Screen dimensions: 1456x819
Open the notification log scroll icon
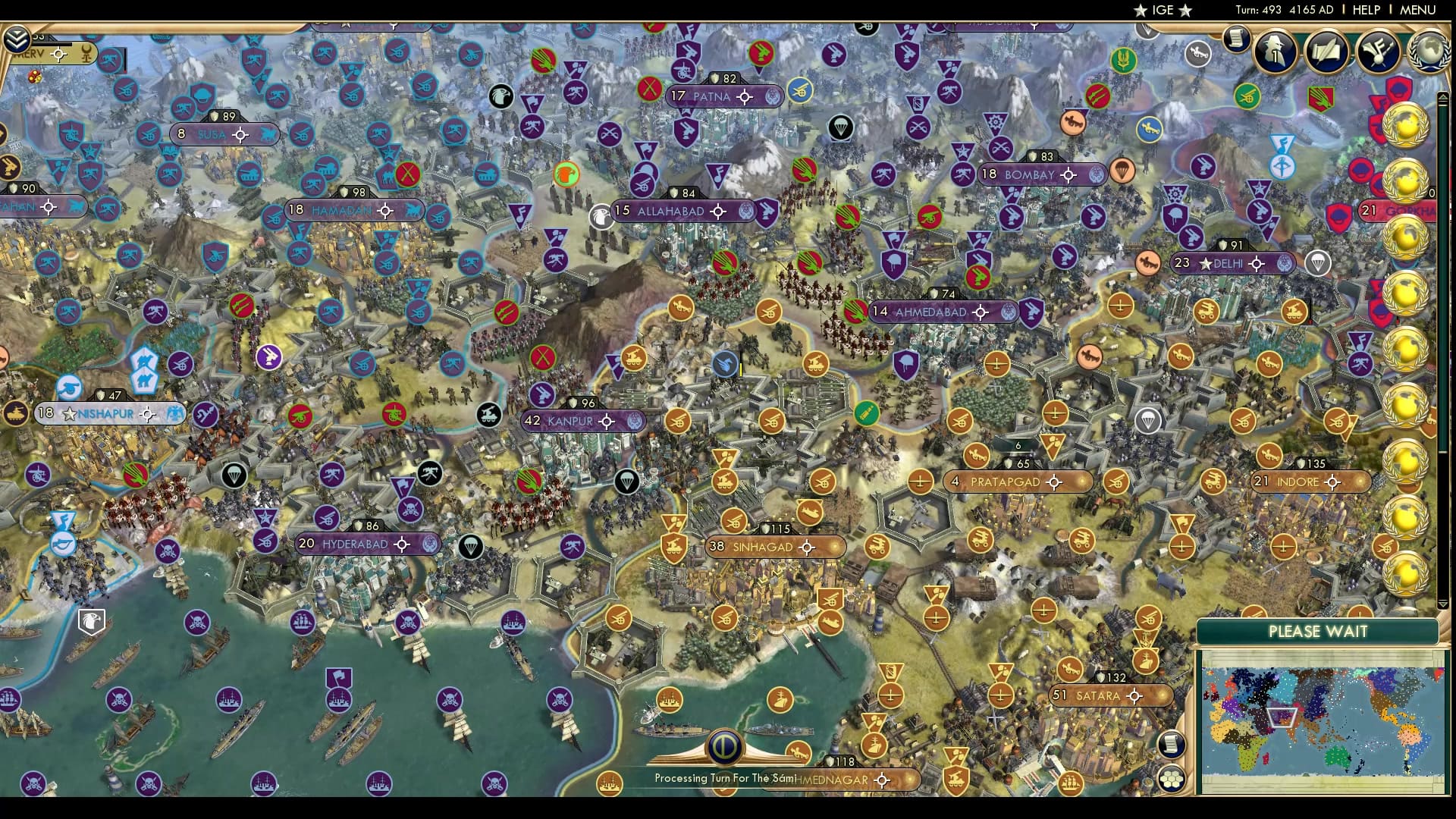[1235, 39]
